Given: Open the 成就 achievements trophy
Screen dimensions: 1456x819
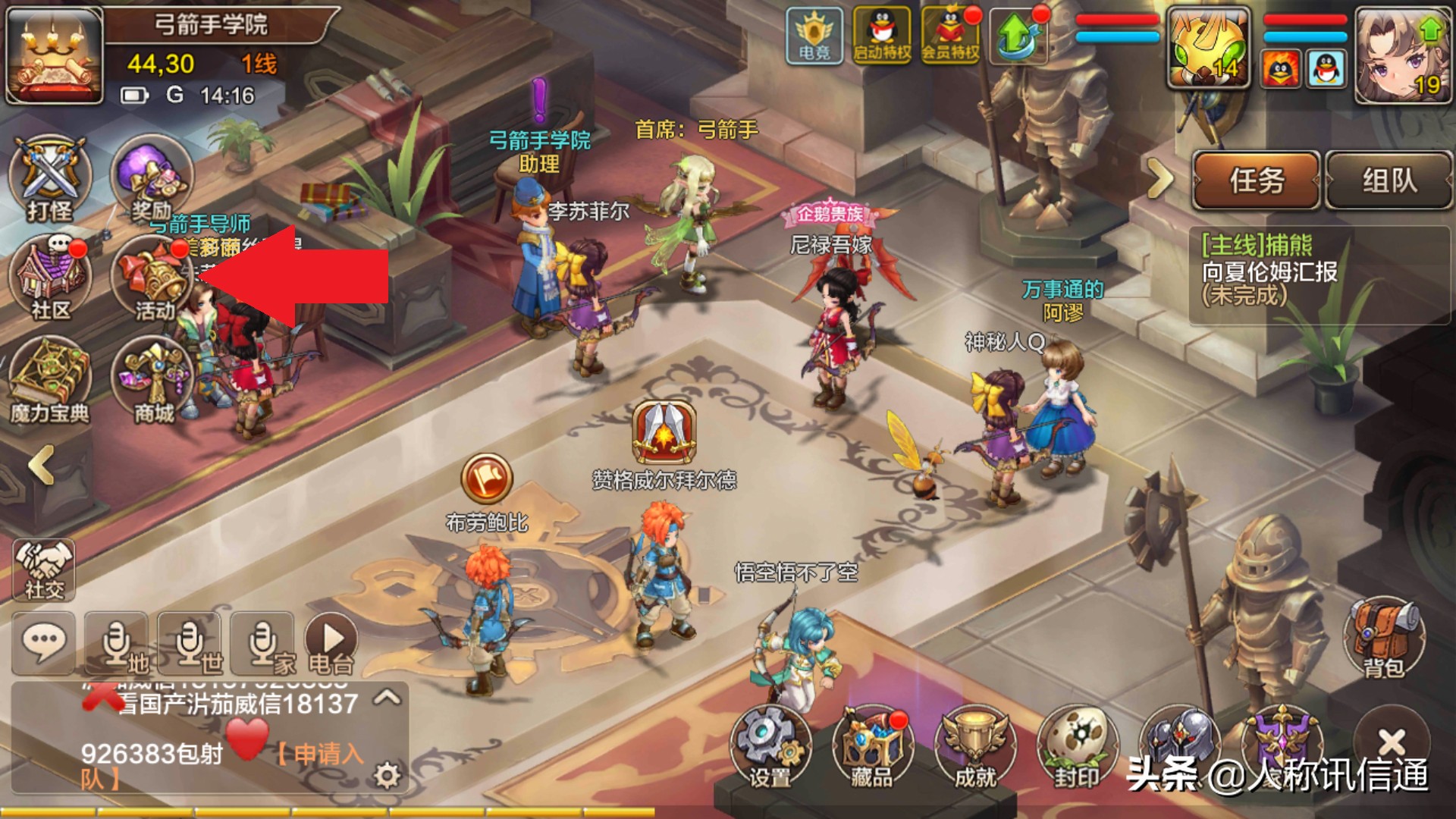Looking at the screenshot, I should (974, 747).
